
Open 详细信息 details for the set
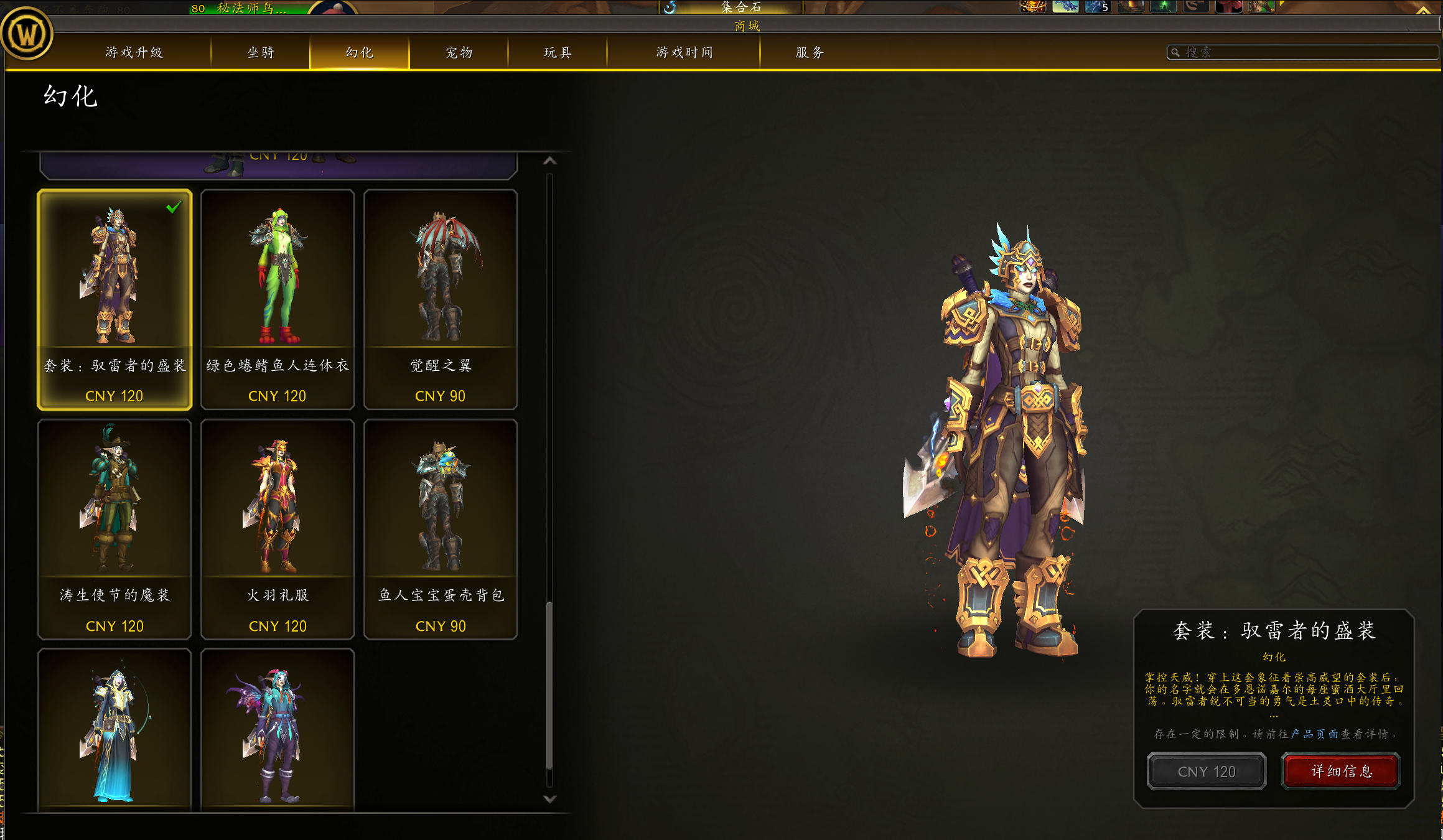pyautogui.click(x=1341, y=772)
